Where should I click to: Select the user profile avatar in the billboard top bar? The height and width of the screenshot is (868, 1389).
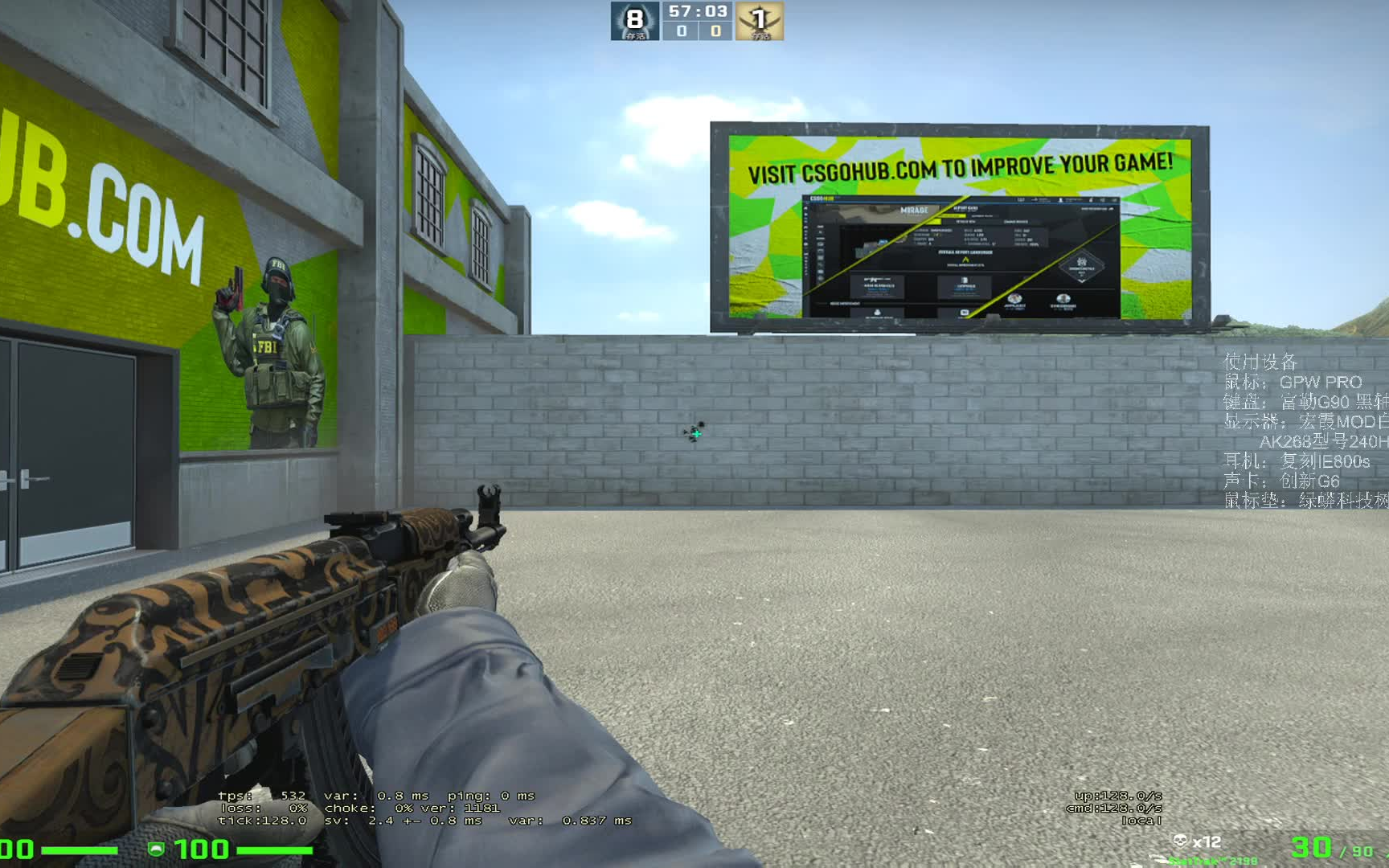tap(1061, 200)
